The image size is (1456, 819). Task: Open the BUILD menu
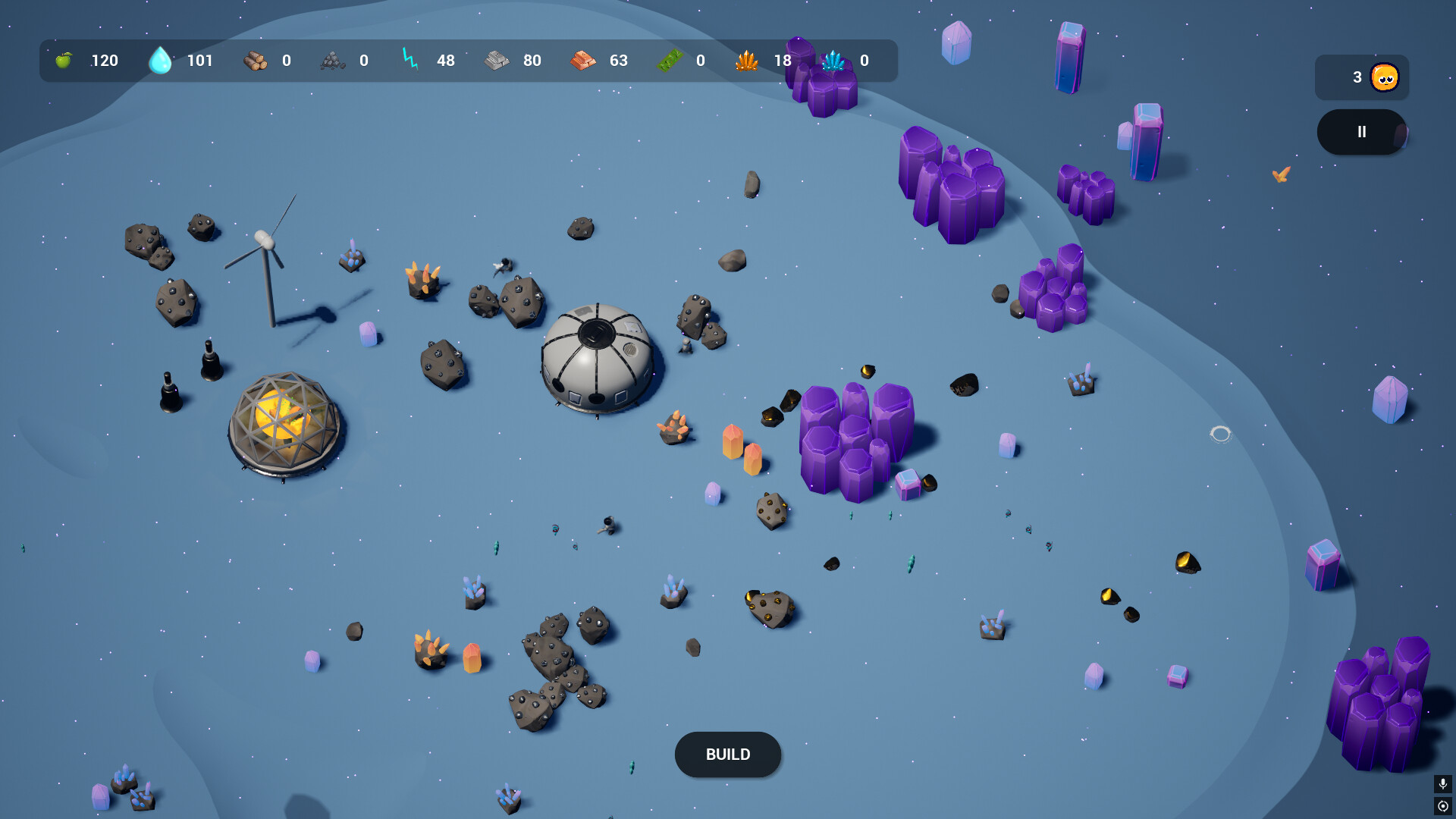tap(727, 755)
